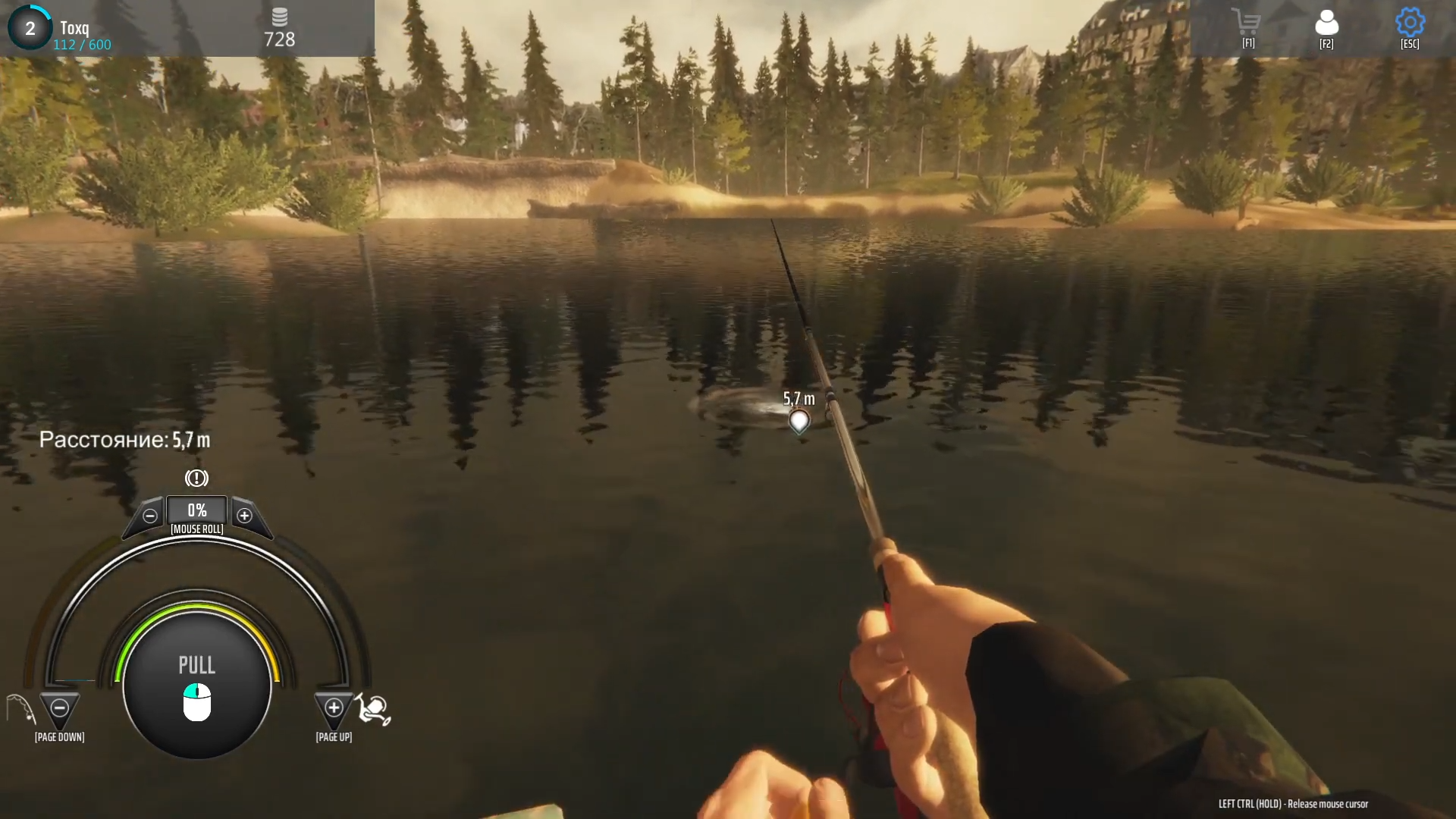
Task: Click the fishing rod icon
Action: (20, 710)
